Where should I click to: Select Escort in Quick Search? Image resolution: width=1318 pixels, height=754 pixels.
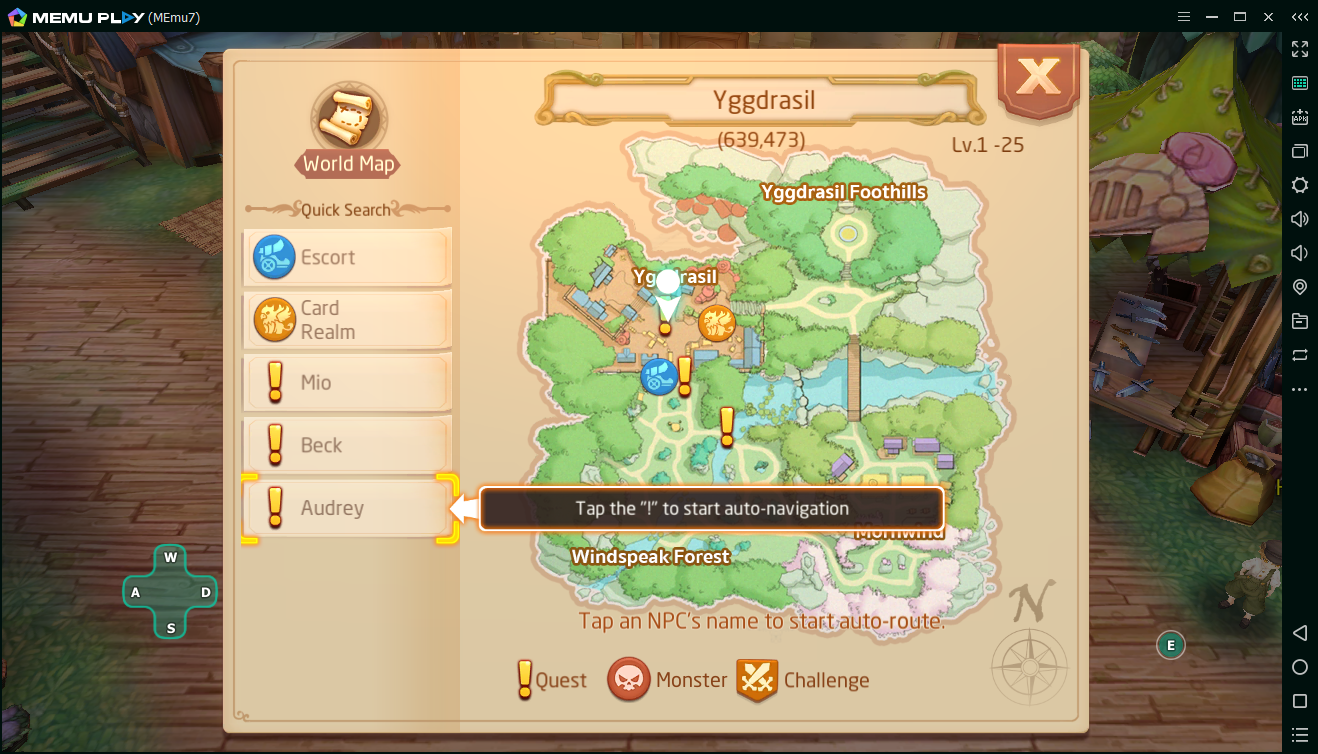click(x=347, y=257)
